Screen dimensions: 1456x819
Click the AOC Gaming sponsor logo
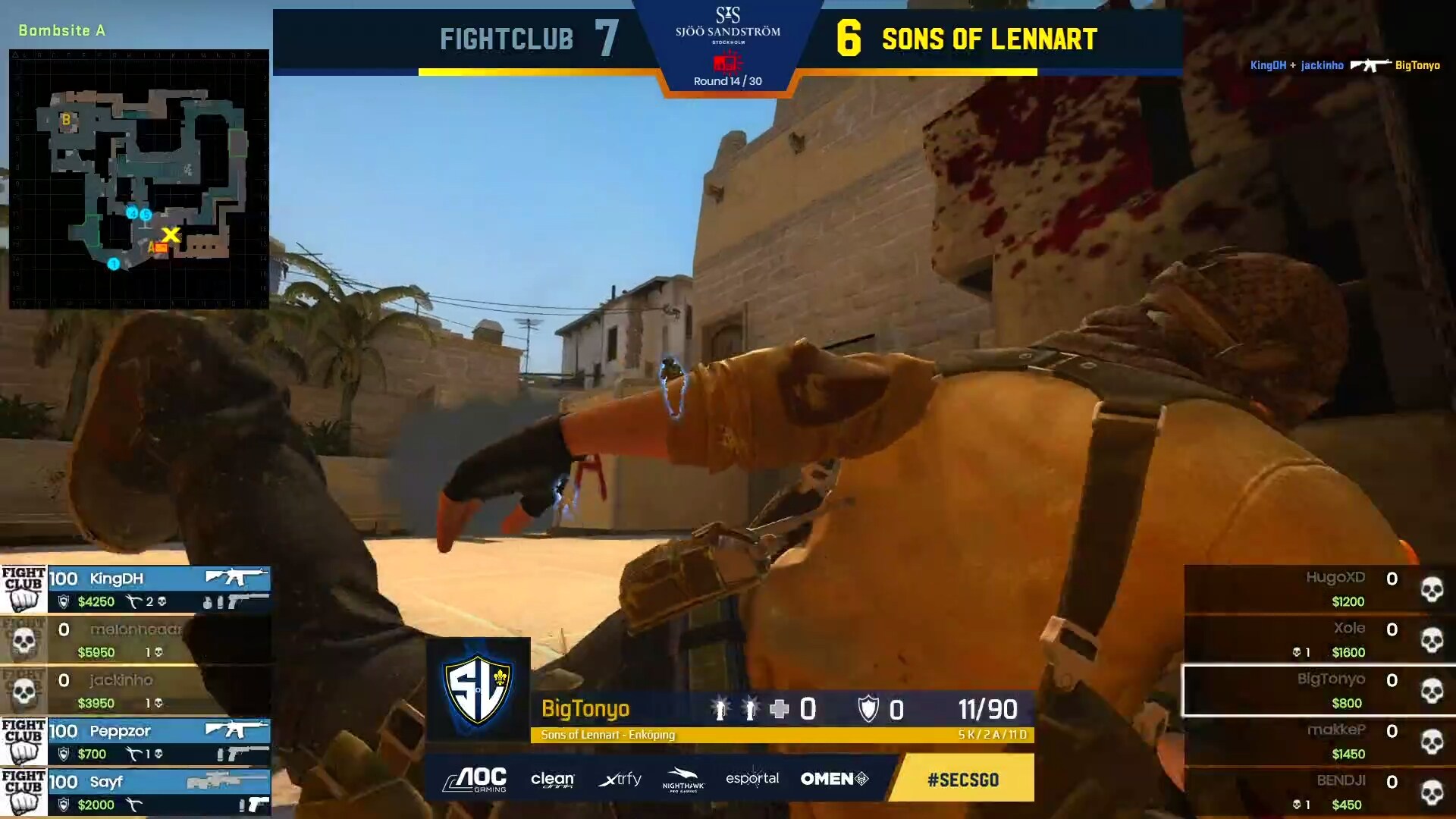tap(475, 779)
